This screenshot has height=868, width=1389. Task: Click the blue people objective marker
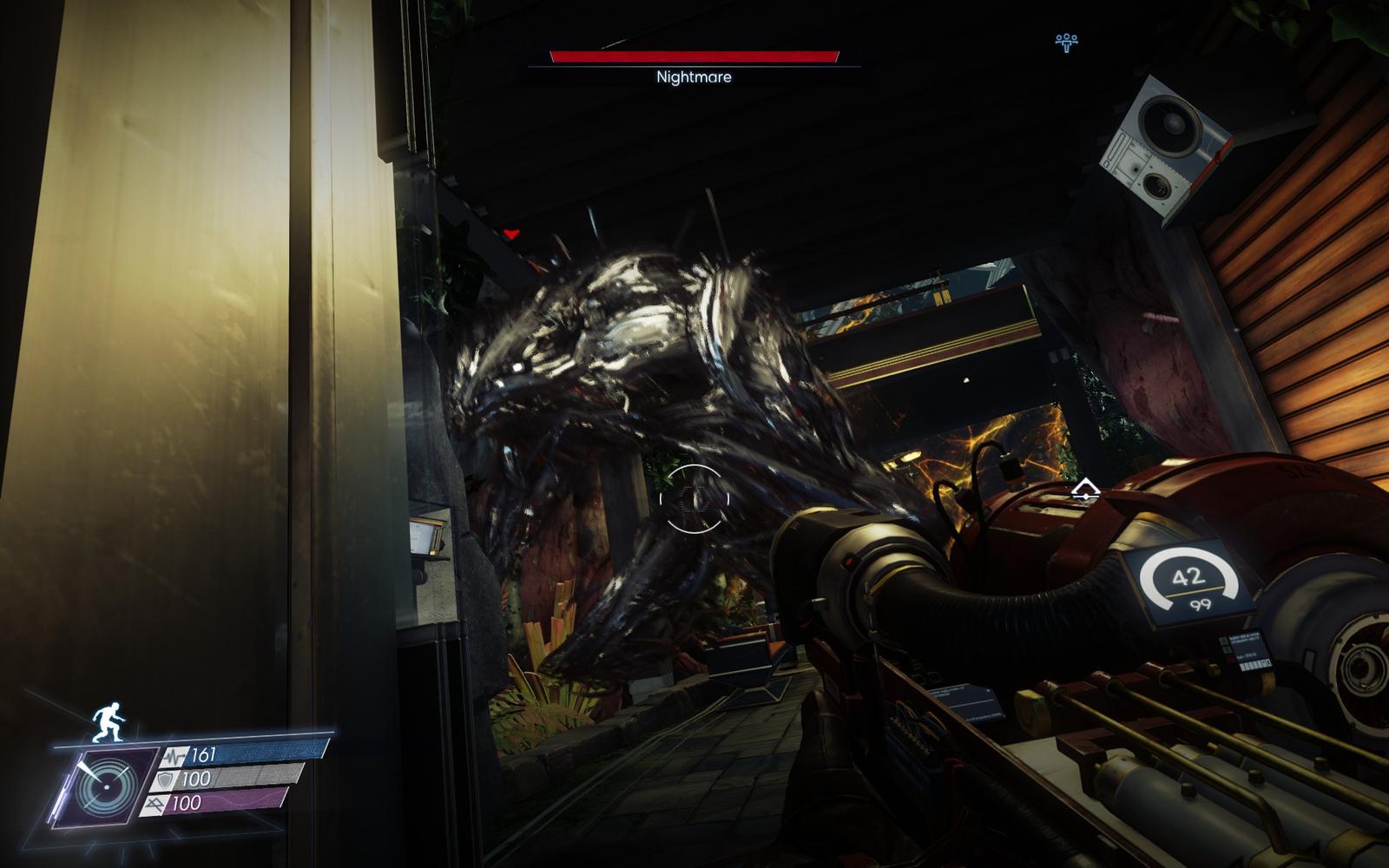[x=1066, y=42]
